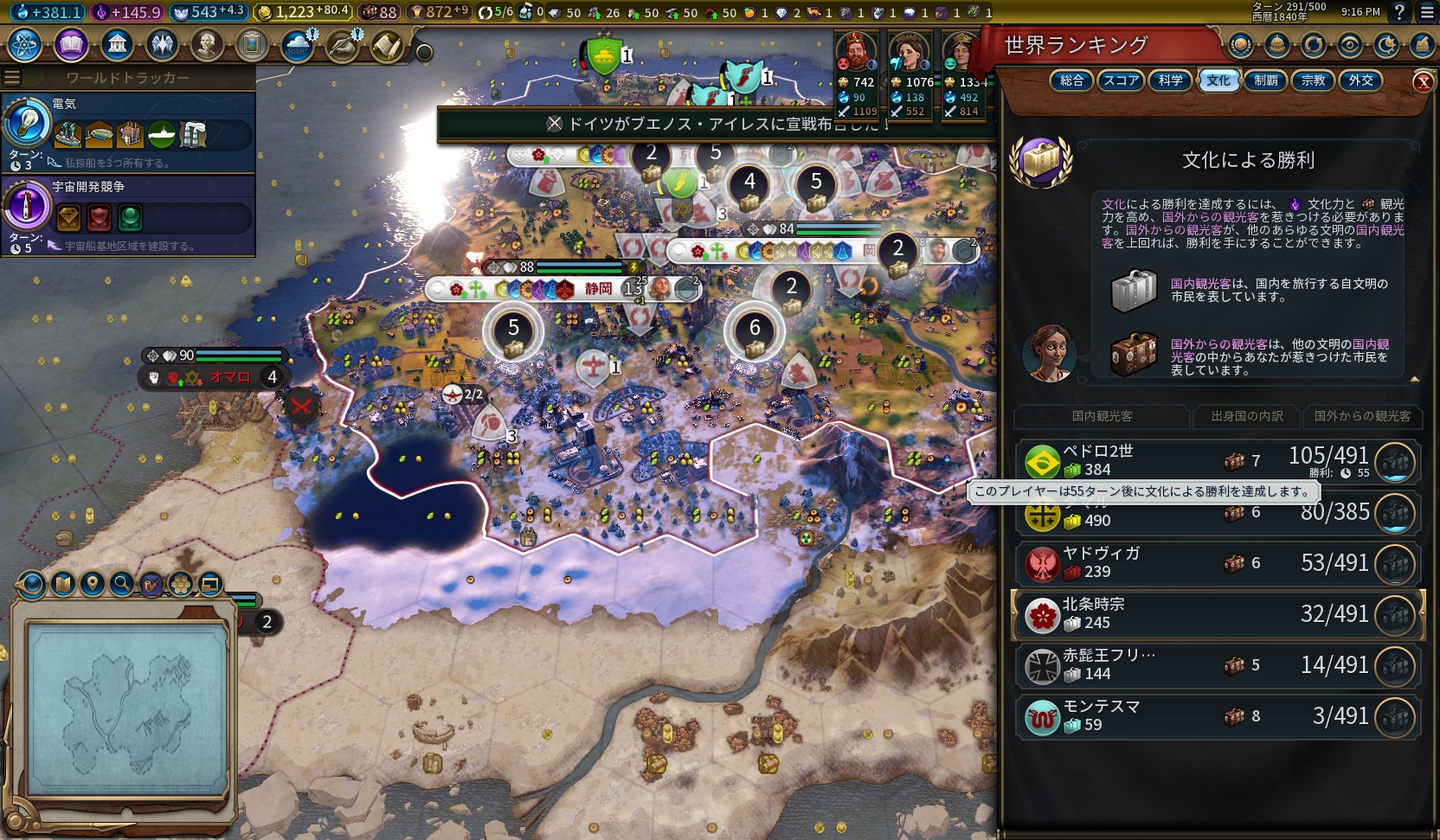Switch to the 総合 ranking tab
The width and height of the screenshot is (1440, 840).
[x=1071, y=80]
